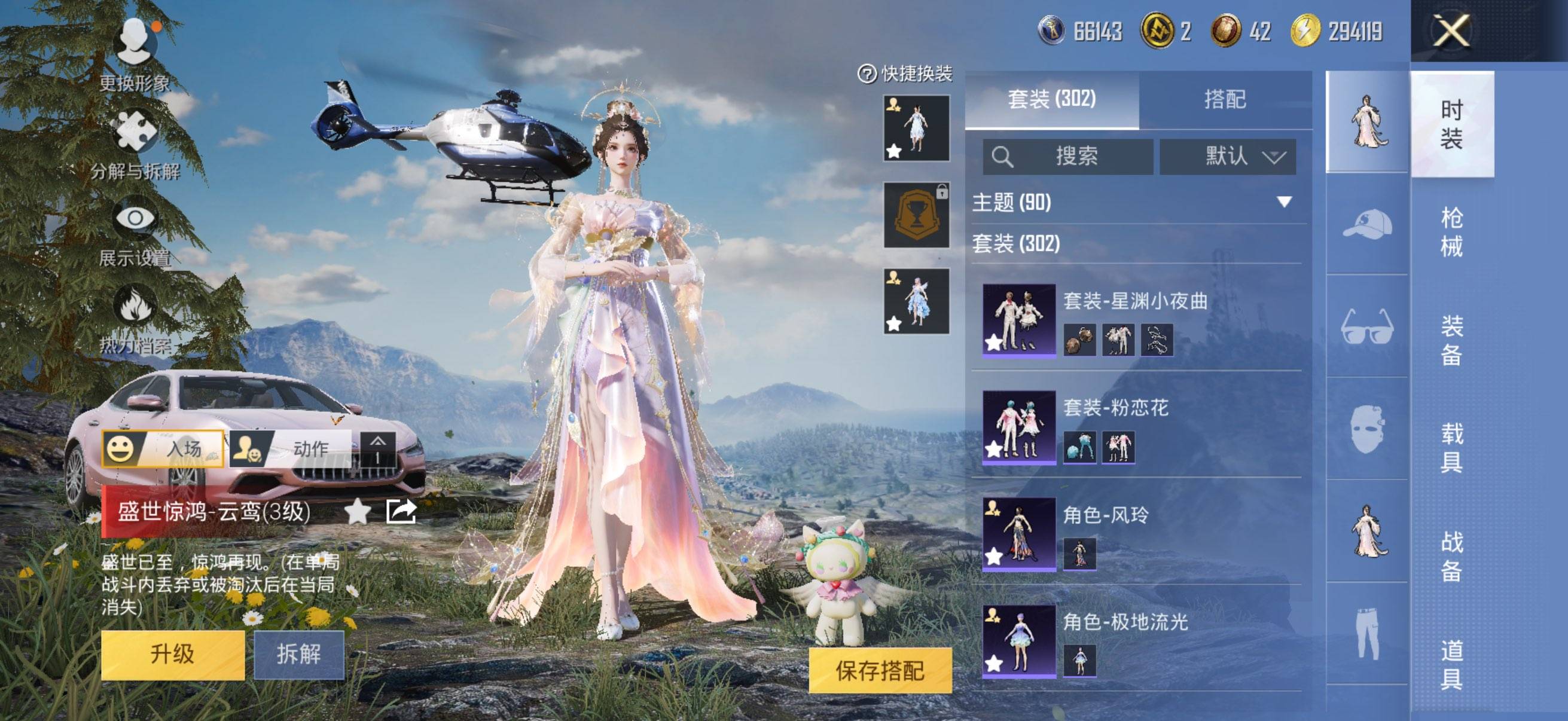Pick the 角色-风玲 character row

tap(1136, 534)
